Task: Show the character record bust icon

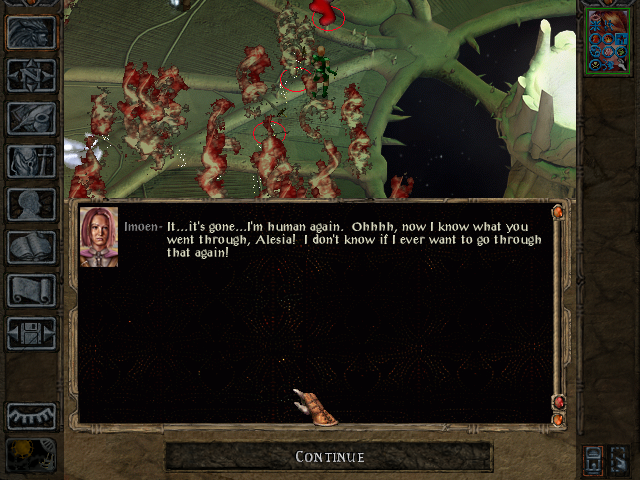Action: click(x=31, y=204)
